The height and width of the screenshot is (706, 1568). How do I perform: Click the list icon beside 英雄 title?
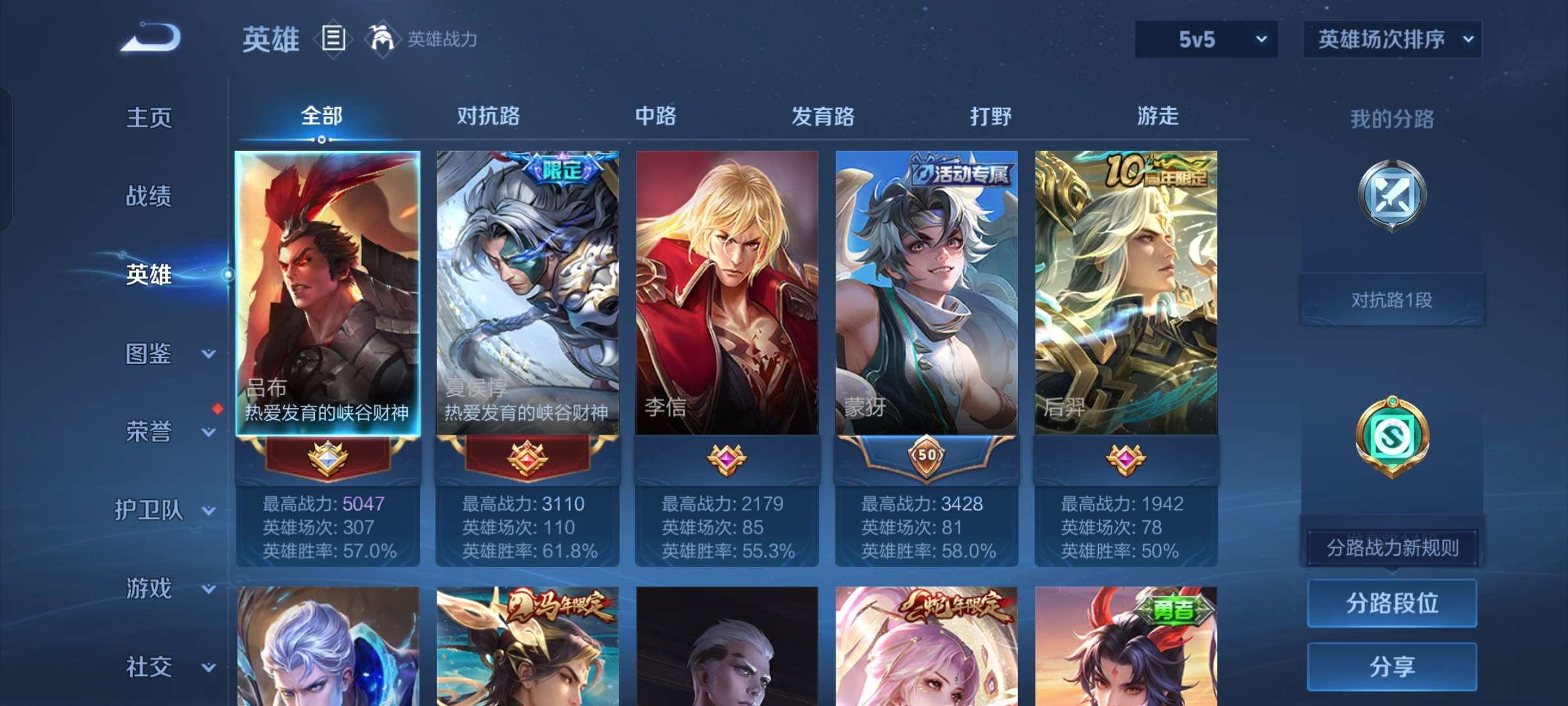(x=332, y=38)
